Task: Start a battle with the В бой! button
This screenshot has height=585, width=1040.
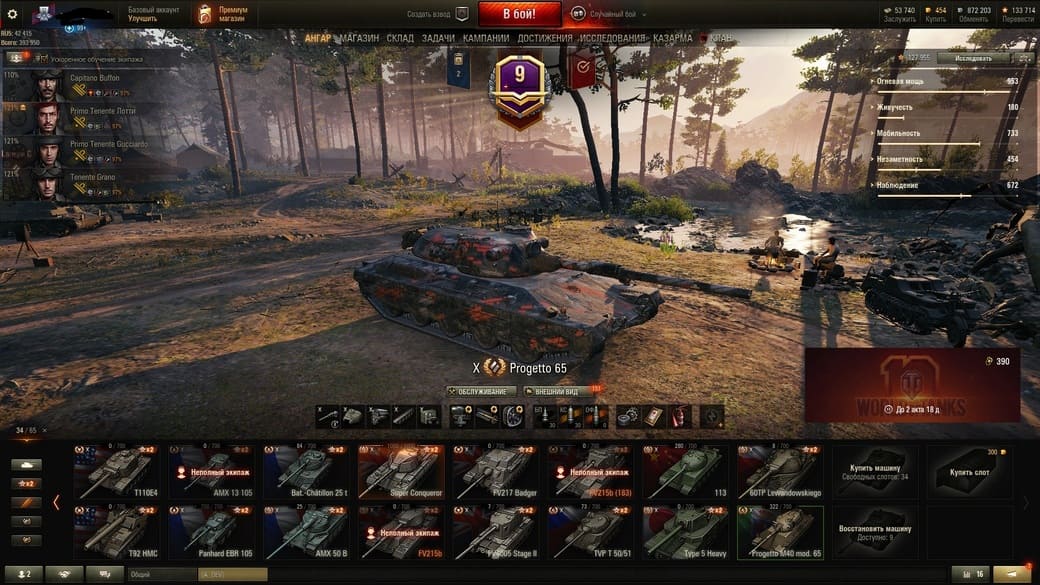Action: coord(519,14)
